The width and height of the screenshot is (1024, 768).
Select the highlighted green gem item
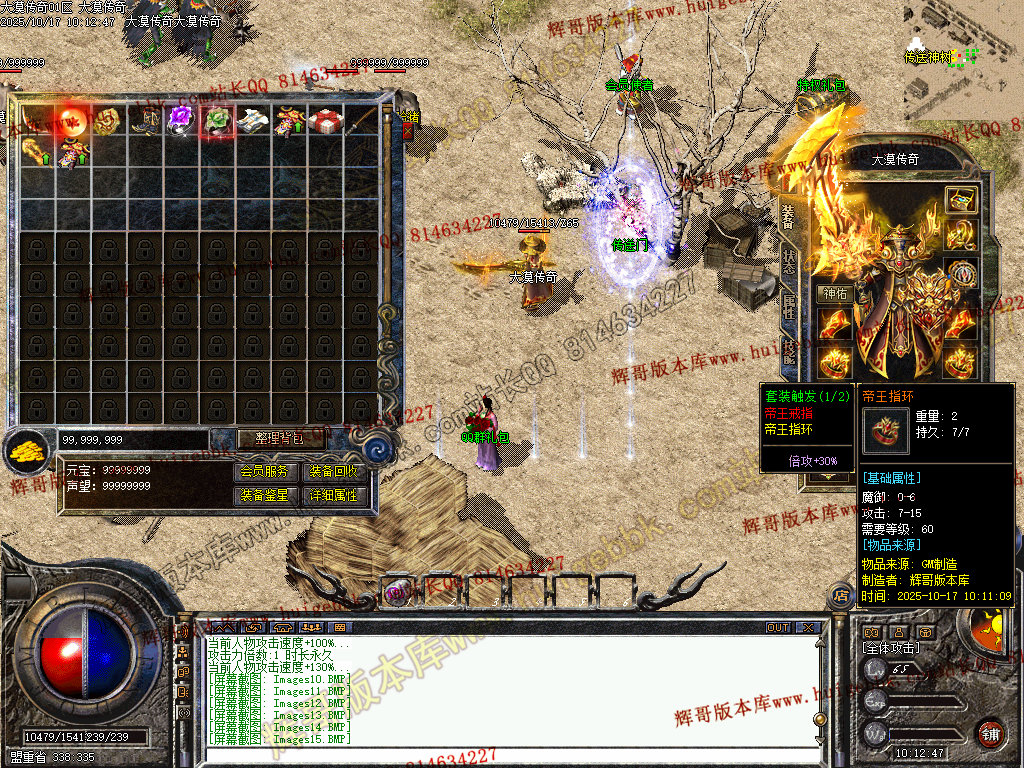point(217,121)
